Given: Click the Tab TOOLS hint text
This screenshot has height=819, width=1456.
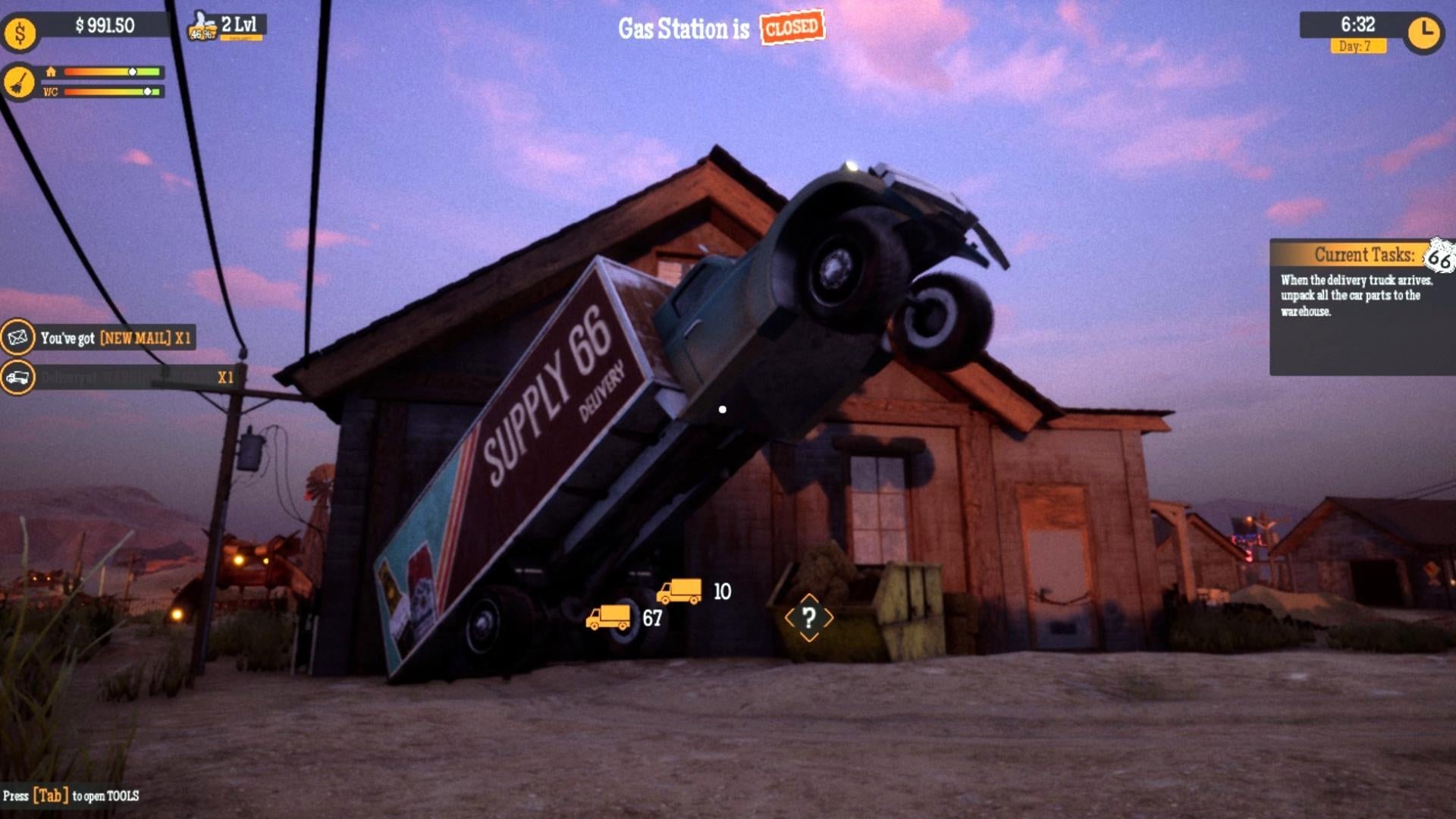Looking at the screenshot, I should (72, 796).
